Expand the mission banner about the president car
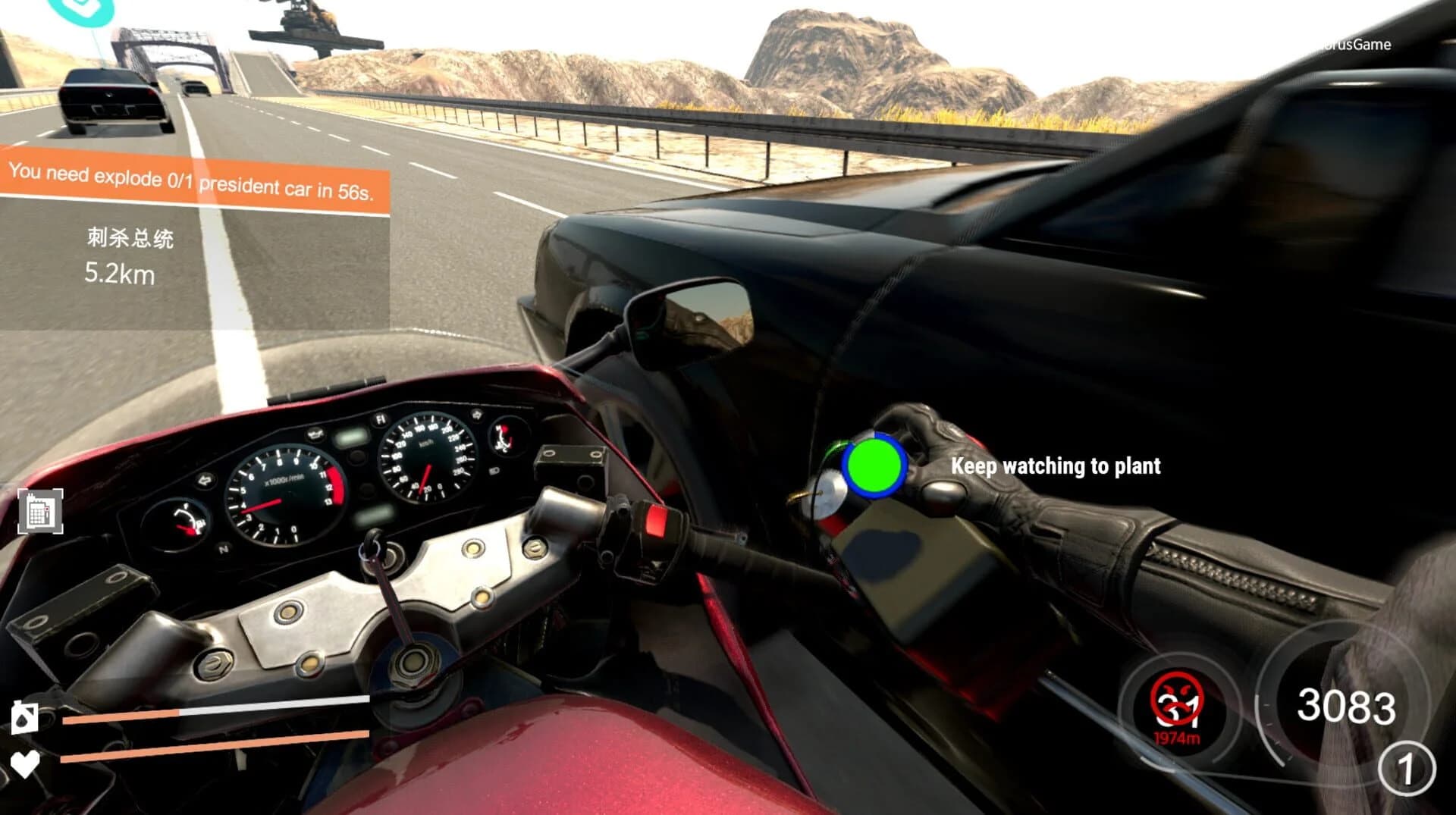This screenshot has width=1456, height=815. pos(193,182)
